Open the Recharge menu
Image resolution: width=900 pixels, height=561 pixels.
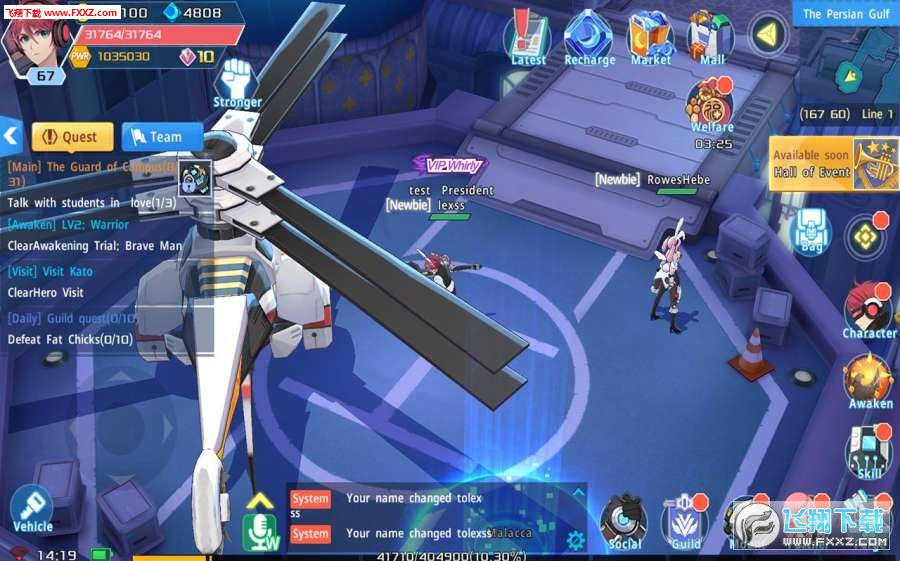pyautogui.click(x=589, y=37)
